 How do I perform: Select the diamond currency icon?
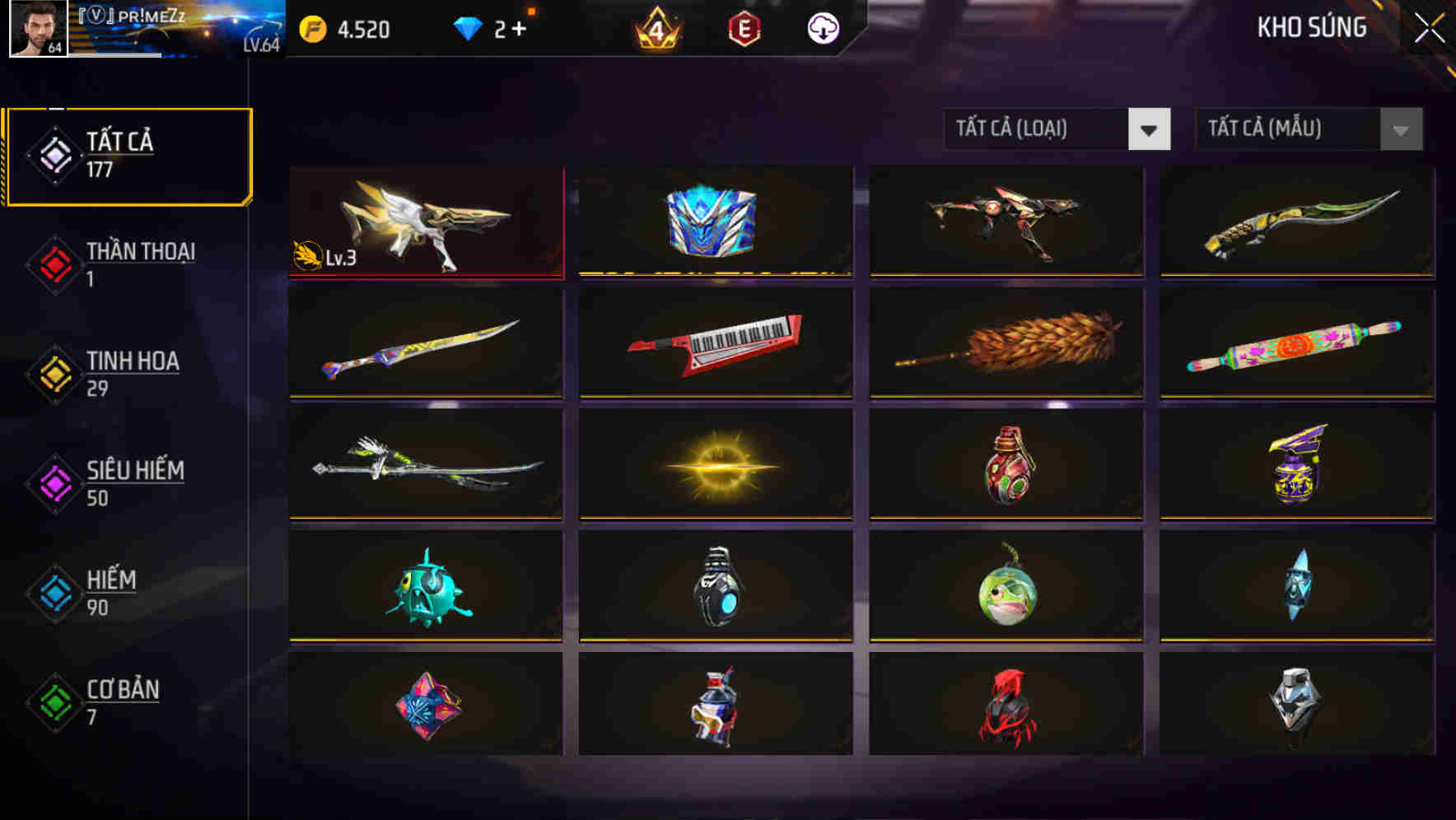point(469,27)
